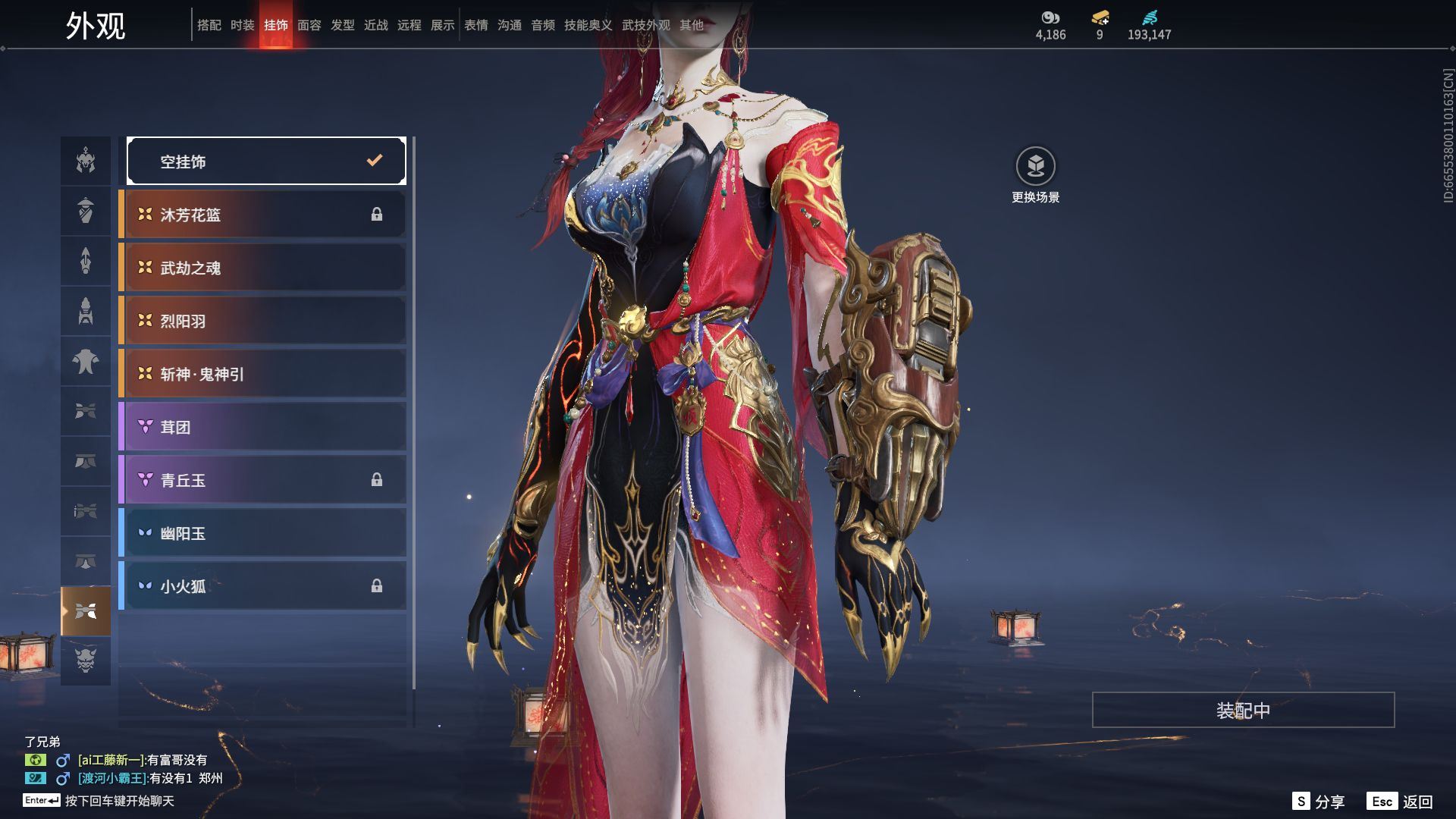Choose the 小火狐 accessory
Viewport: 1456px width, 819px height.
[x=263, y=586]
